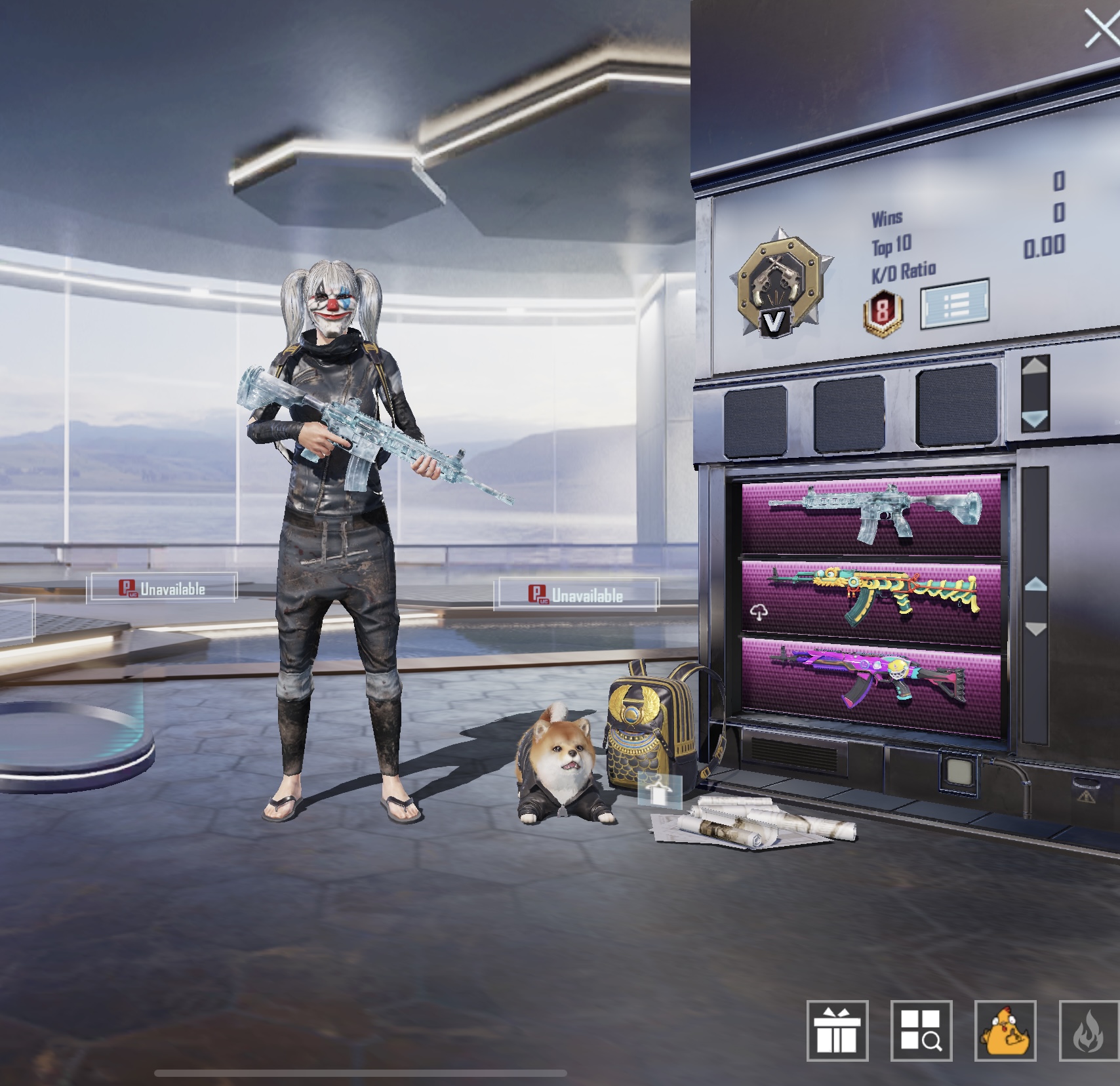Open the gift box button

(837, 1031)
